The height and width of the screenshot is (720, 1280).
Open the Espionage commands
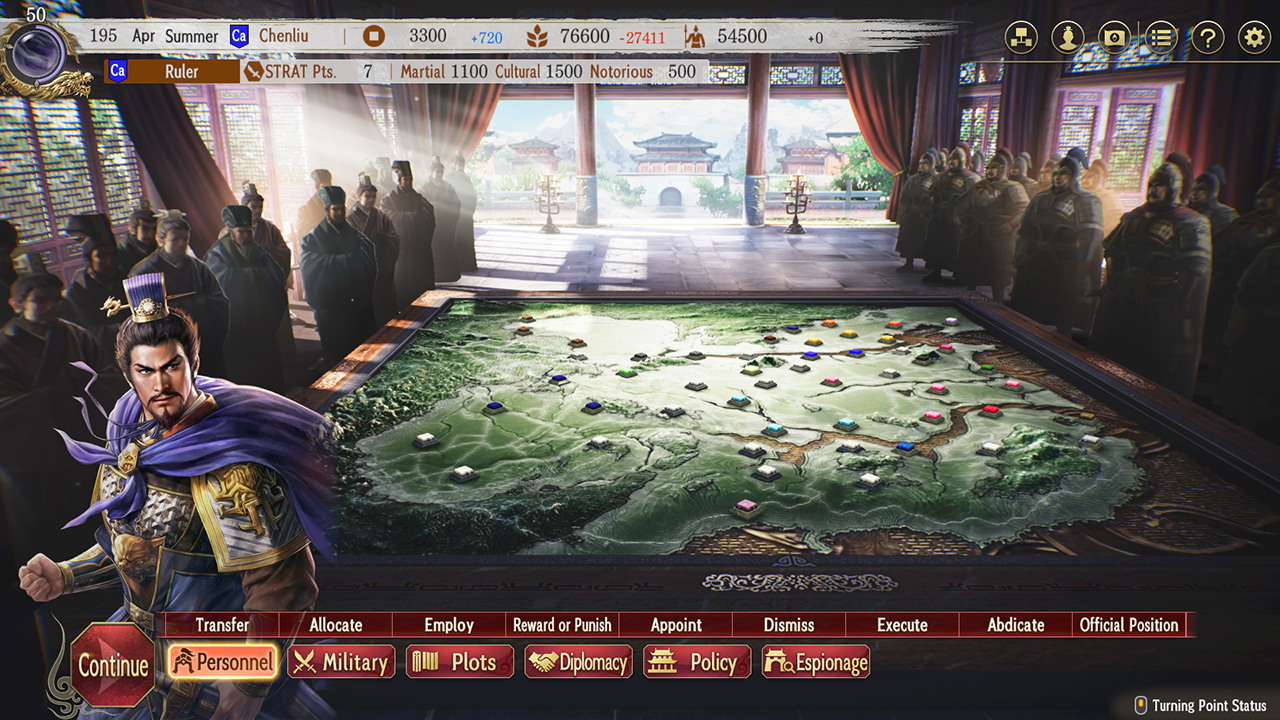point(816,661)
